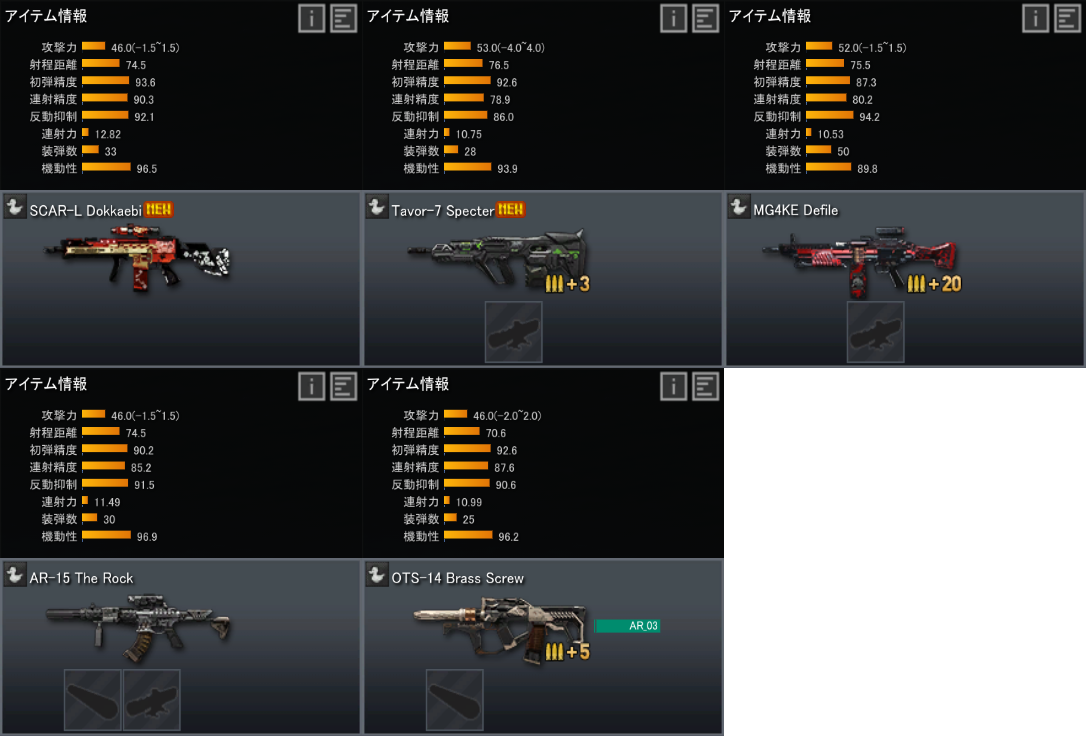Viewport: 1086px width, 736px height.
Task: Open the scope attachment slot on MG4KE Defile
Action: 875,332
